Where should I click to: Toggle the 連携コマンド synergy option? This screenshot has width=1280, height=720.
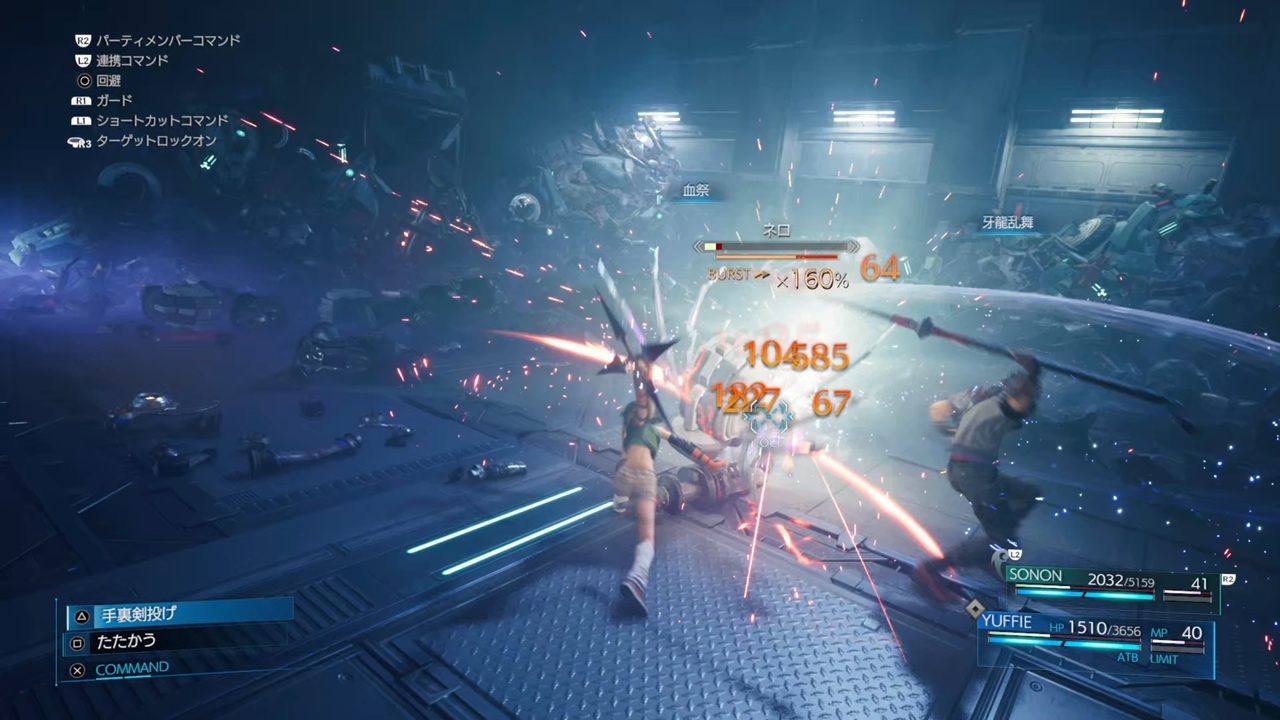[133, 60]
